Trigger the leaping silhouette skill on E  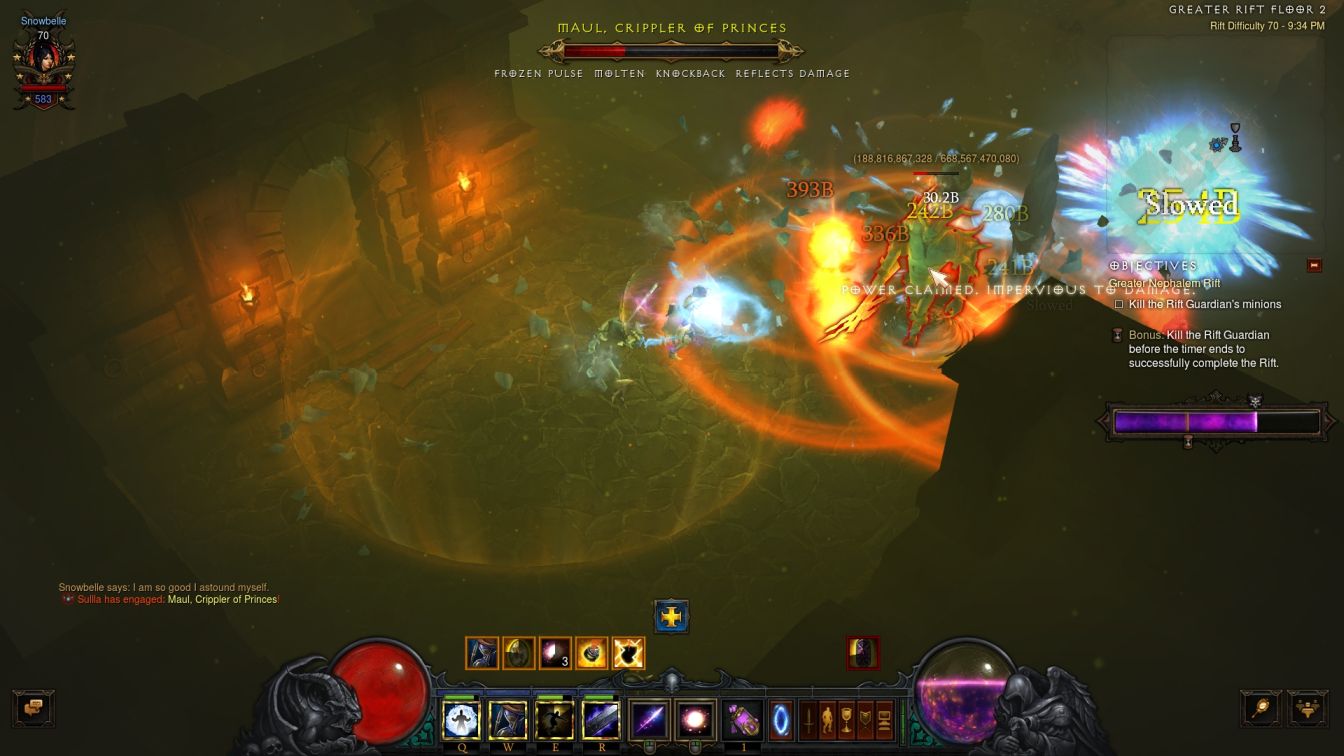coord(554,720)
